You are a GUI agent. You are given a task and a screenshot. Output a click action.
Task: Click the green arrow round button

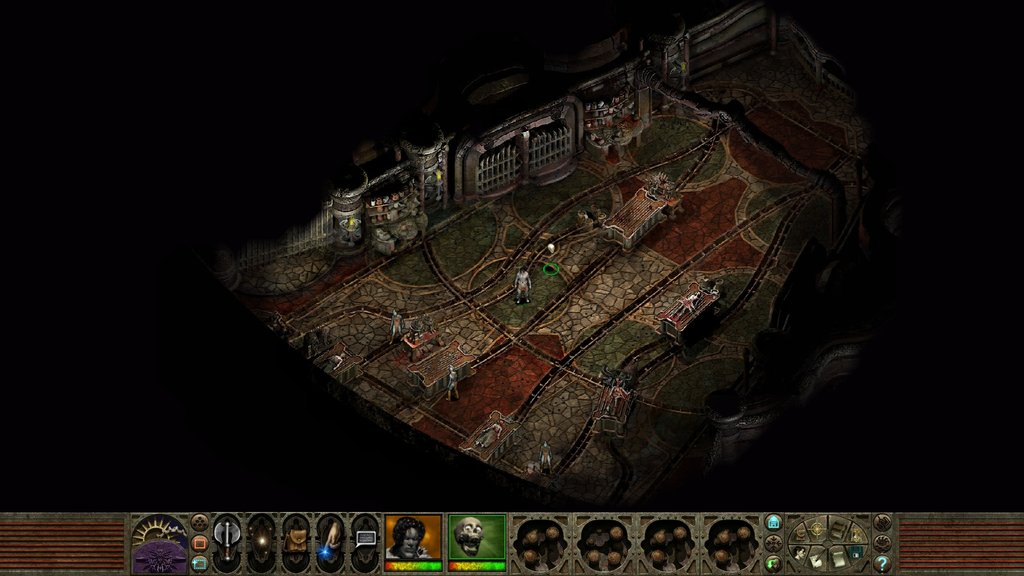[773, 562]
